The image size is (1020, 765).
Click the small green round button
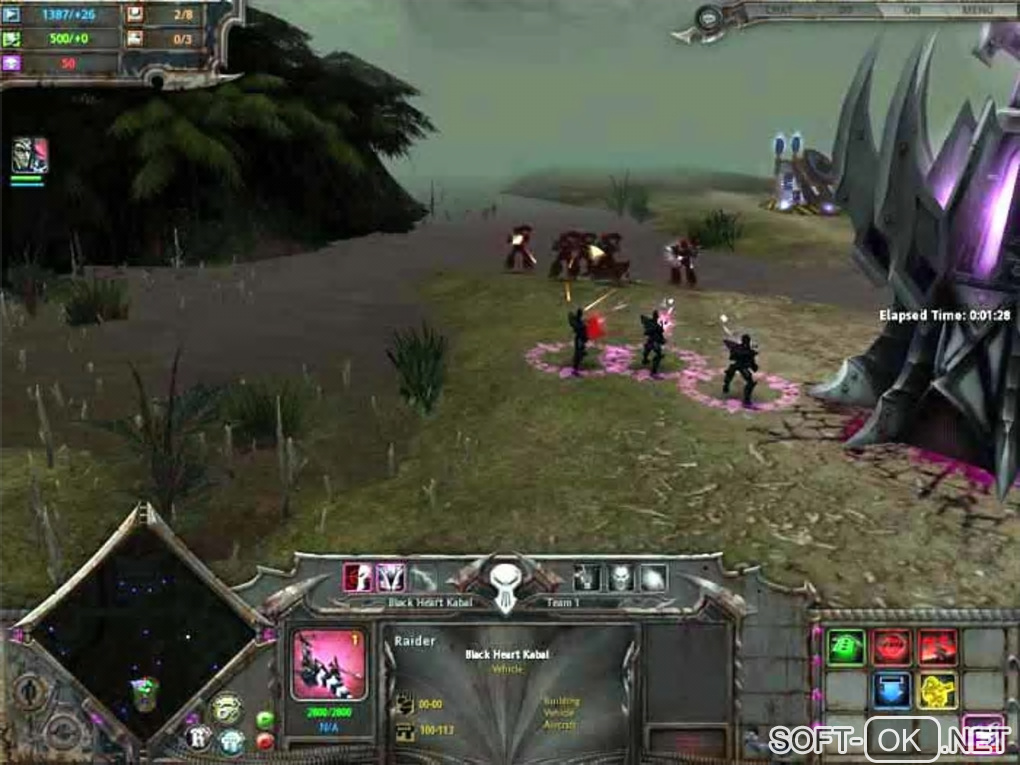click(265, 719)
